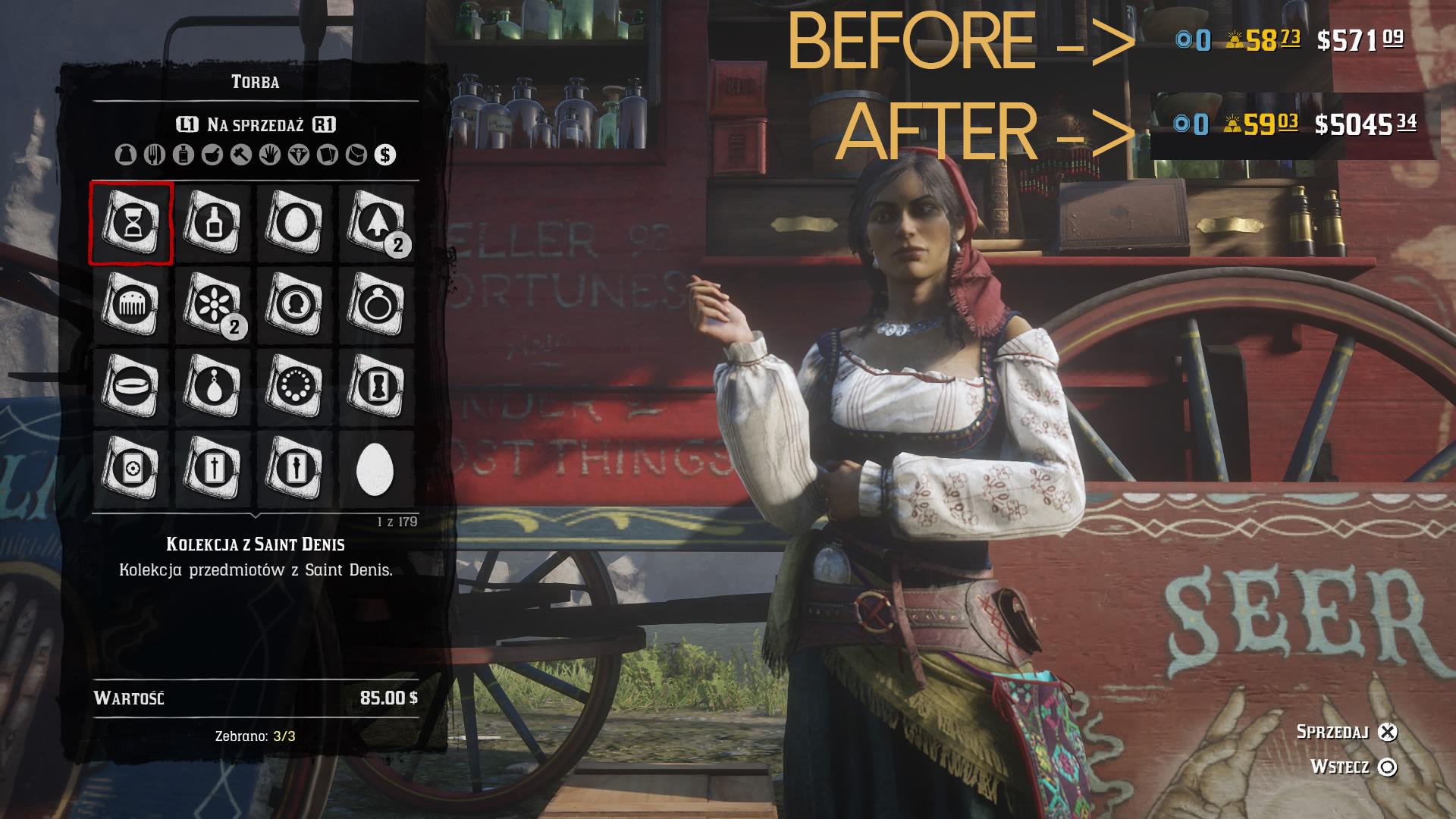
Task: Select the drop earring collection slot
Action: (x=213, y=387)
